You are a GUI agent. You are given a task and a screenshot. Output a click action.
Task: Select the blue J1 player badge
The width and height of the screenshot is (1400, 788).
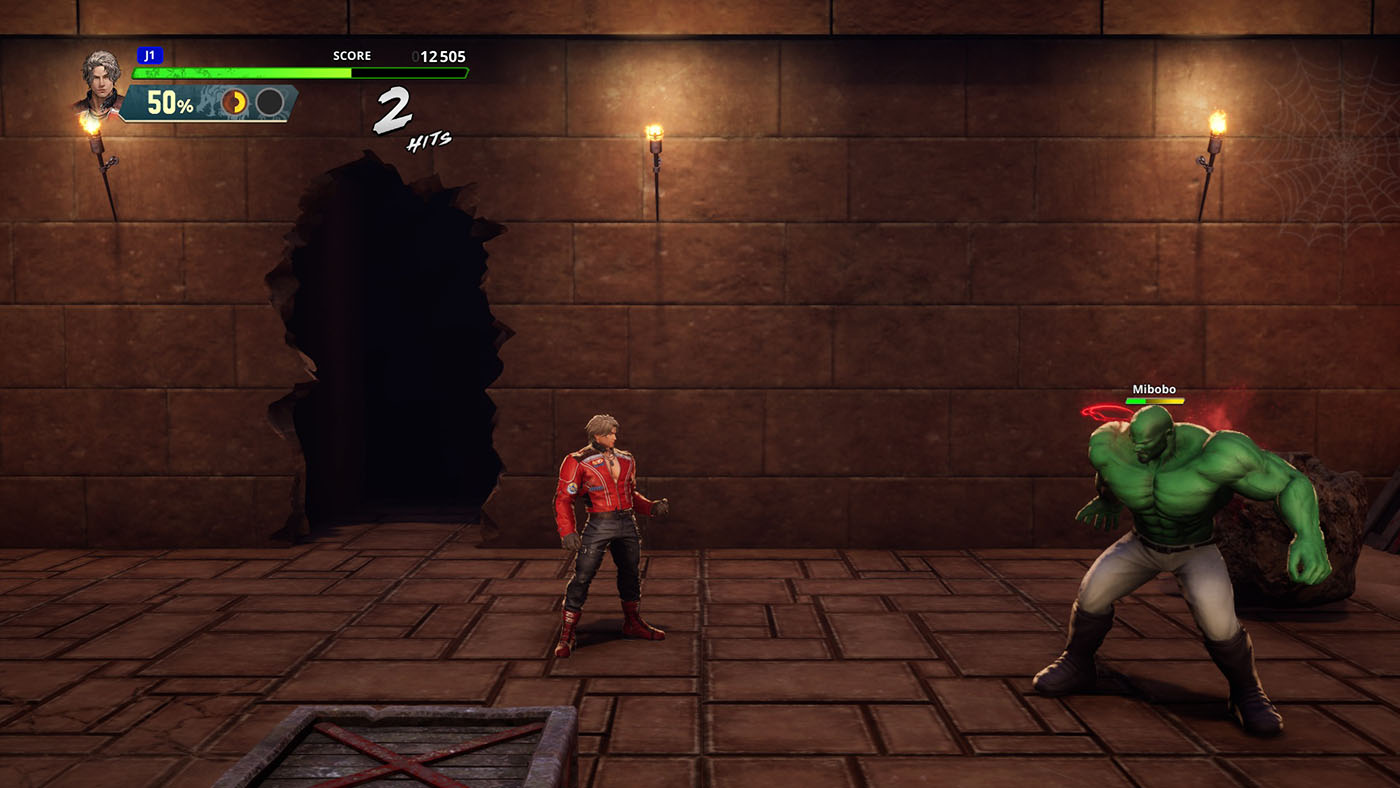point(150,56)
